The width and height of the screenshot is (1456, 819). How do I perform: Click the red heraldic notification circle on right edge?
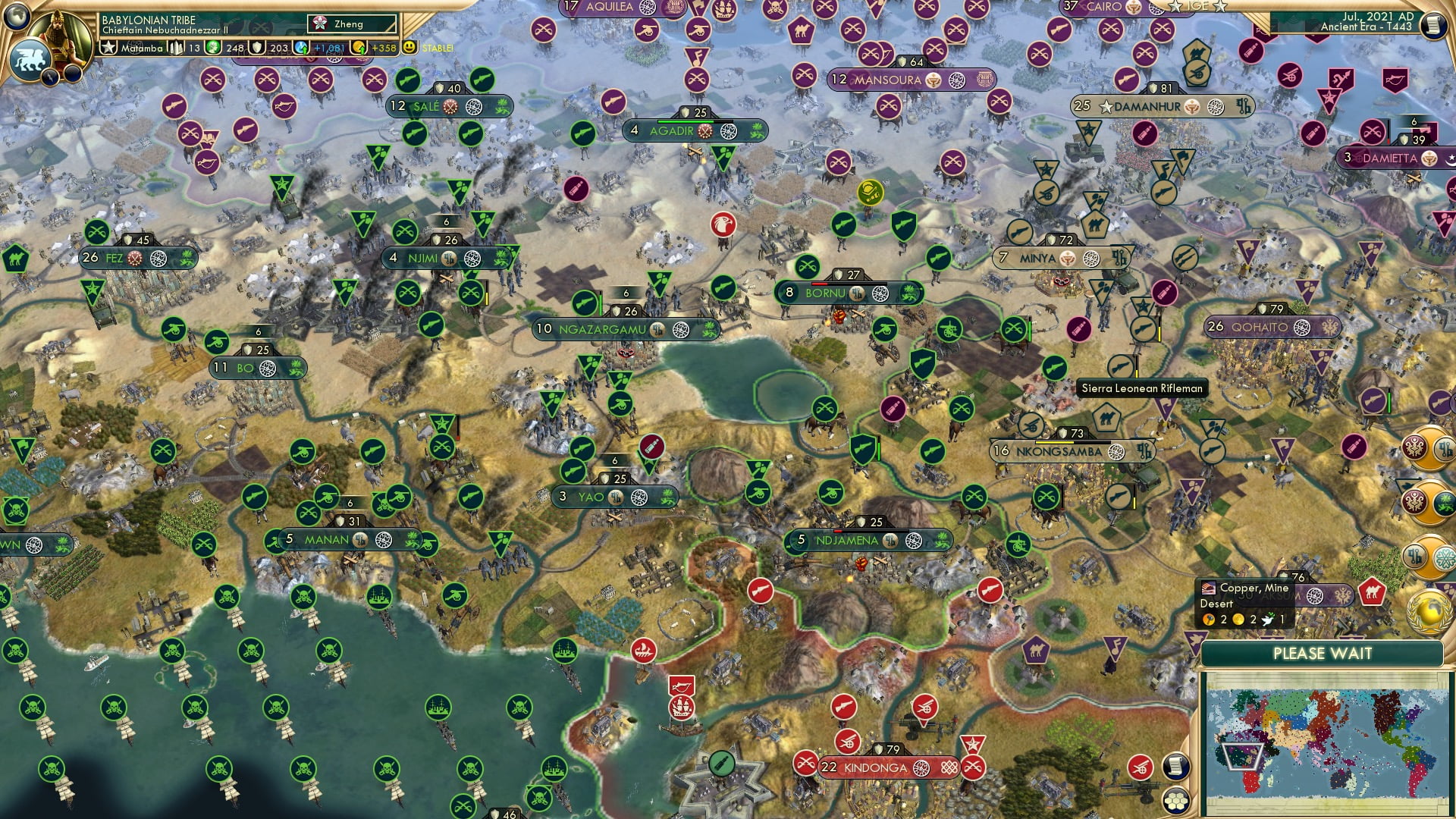1414,447
